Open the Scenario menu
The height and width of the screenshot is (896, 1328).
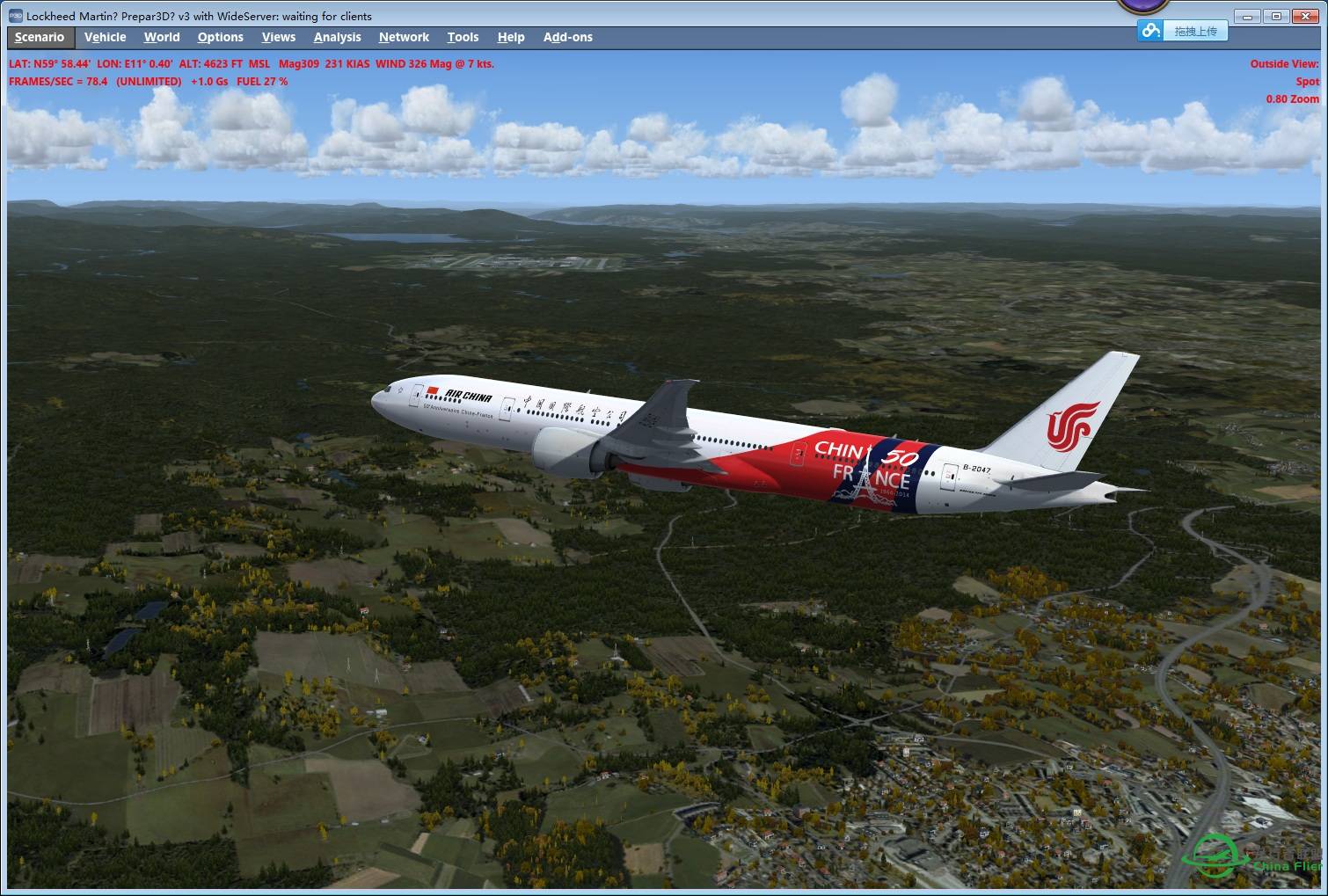coord(40,37)
